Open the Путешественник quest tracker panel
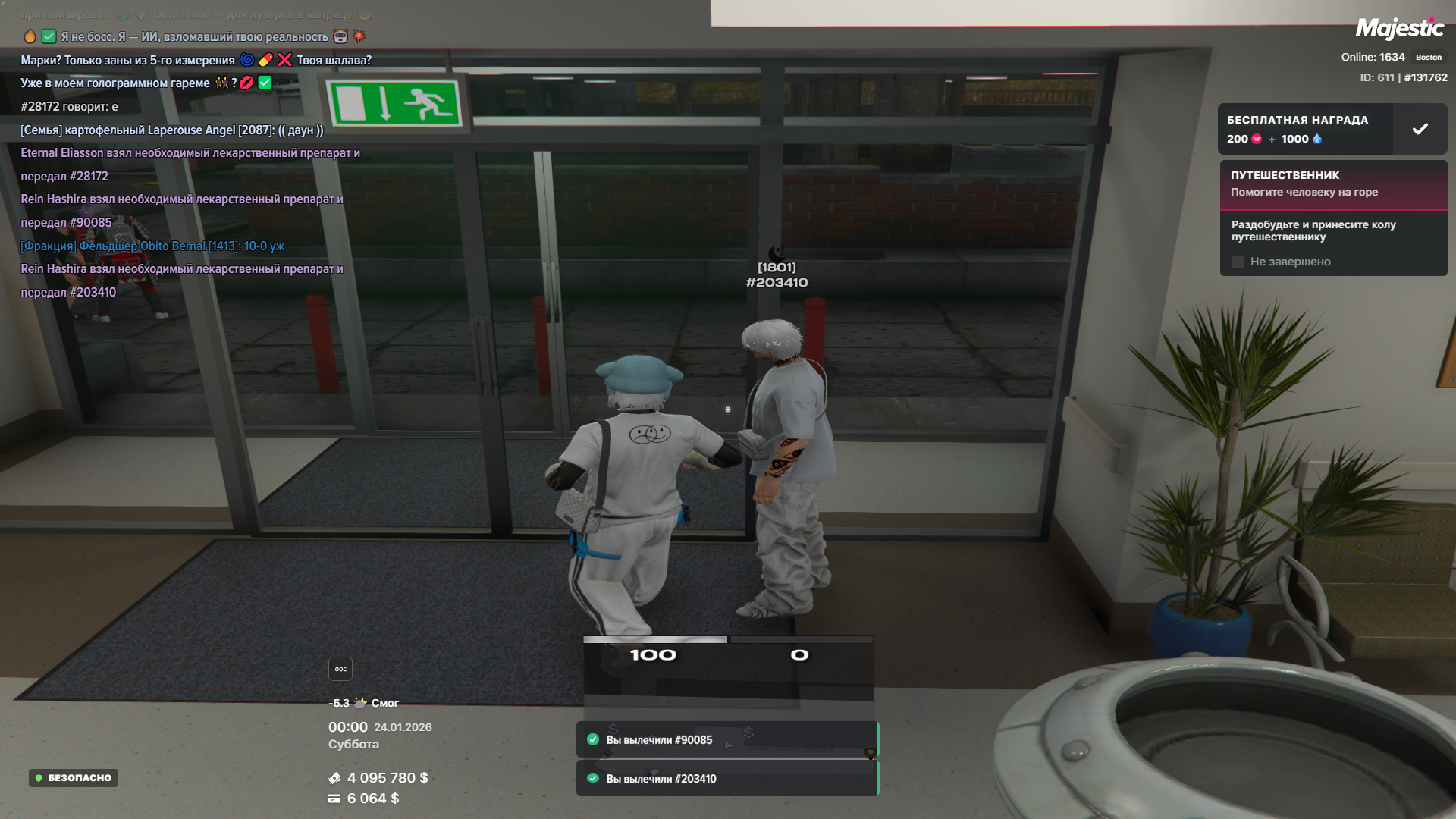1456x819 pixels. coord(1332,184)
